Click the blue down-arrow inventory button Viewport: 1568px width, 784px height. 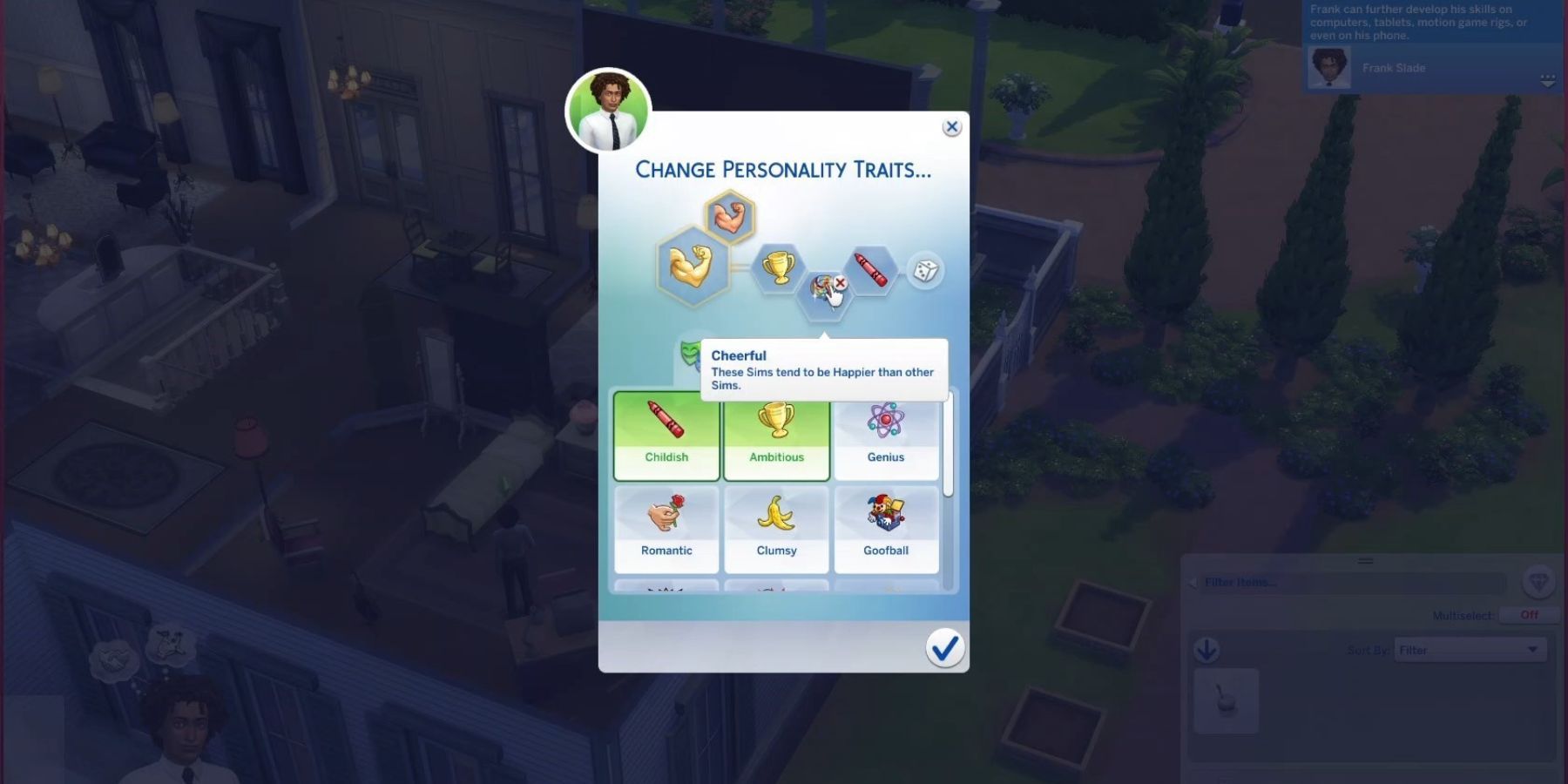tap(1206, 650)
